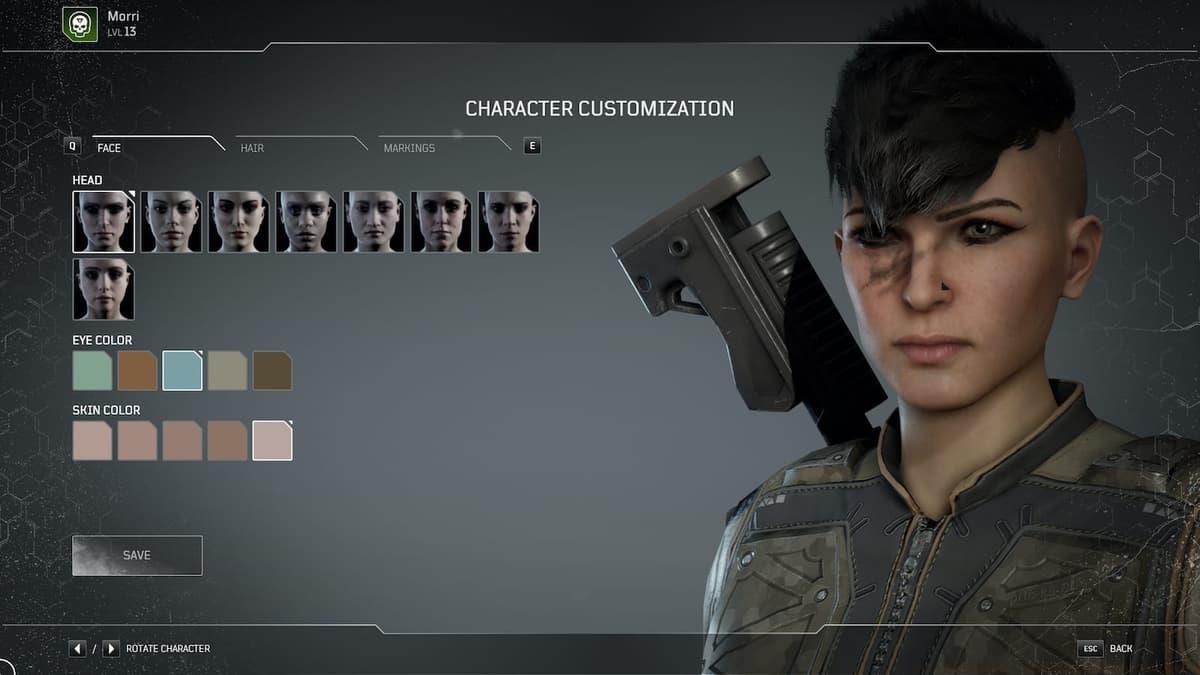This screenshot has height=675, width=1200.
Task: Pick the gray-beige eye color swatch
Action: [x=227, y=371]
